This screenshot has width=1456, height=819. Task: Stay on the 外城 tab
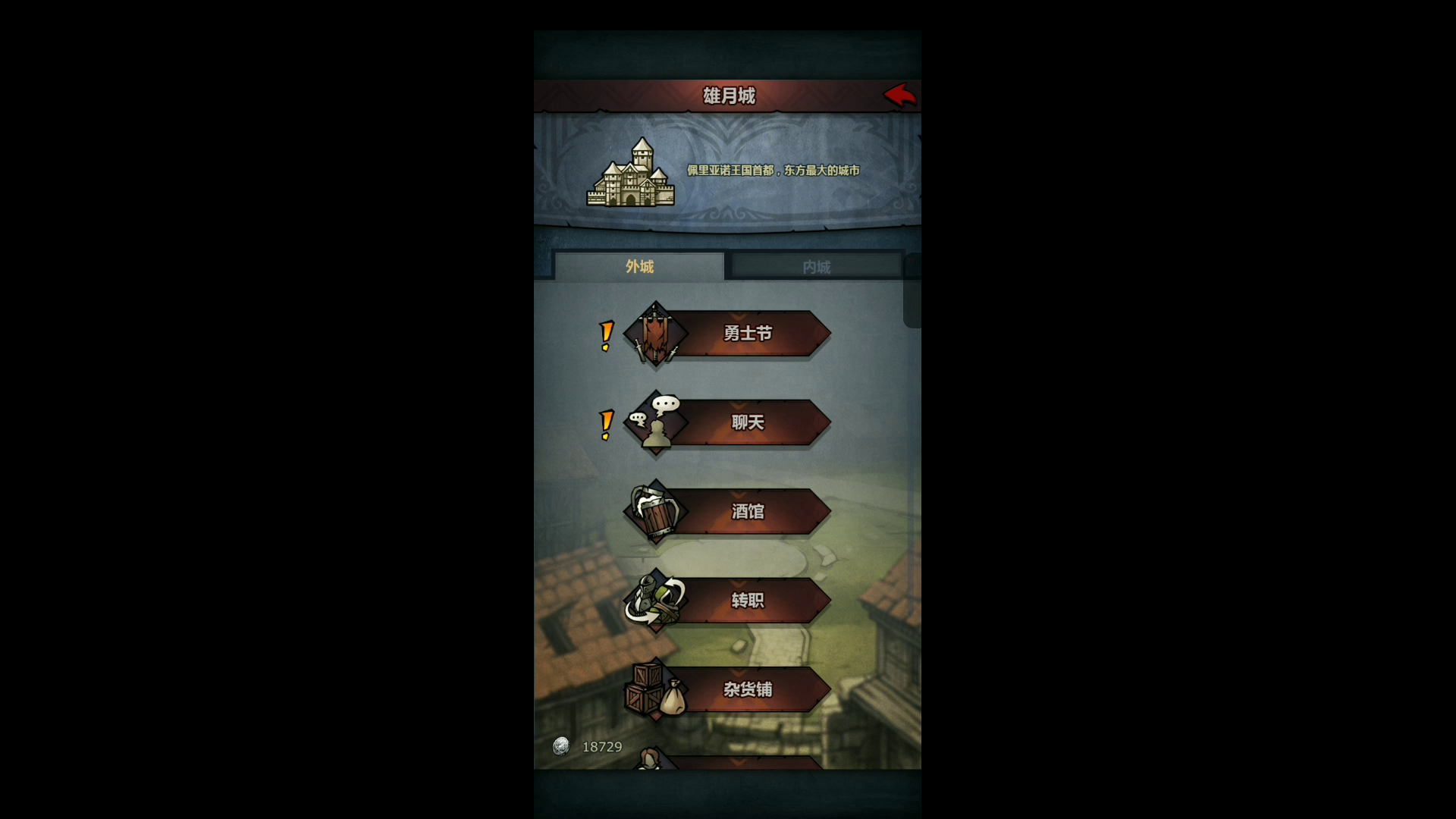[x=639, y=267]
